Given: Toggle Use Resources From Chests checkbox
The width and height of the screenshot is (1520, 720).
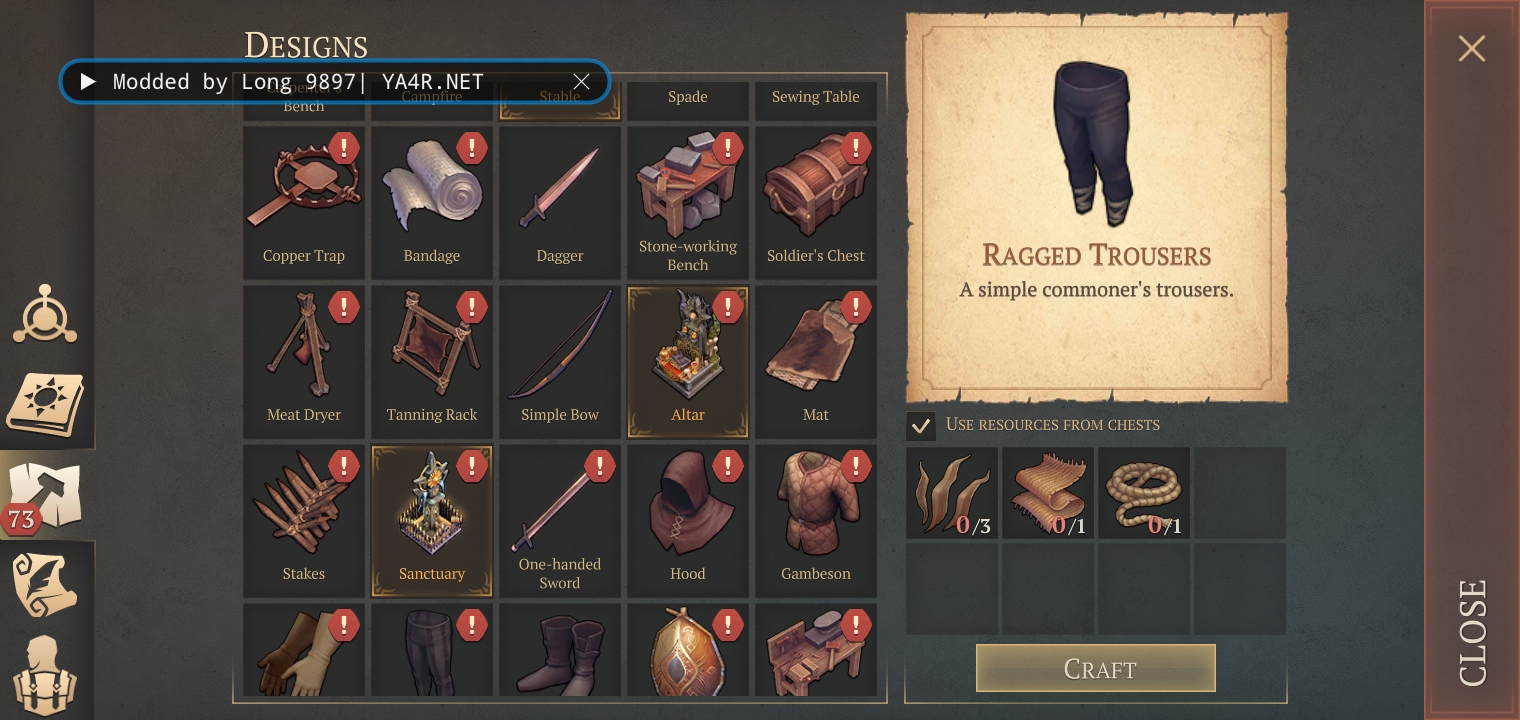Looking at the screenshot, I should coord(920,425).
